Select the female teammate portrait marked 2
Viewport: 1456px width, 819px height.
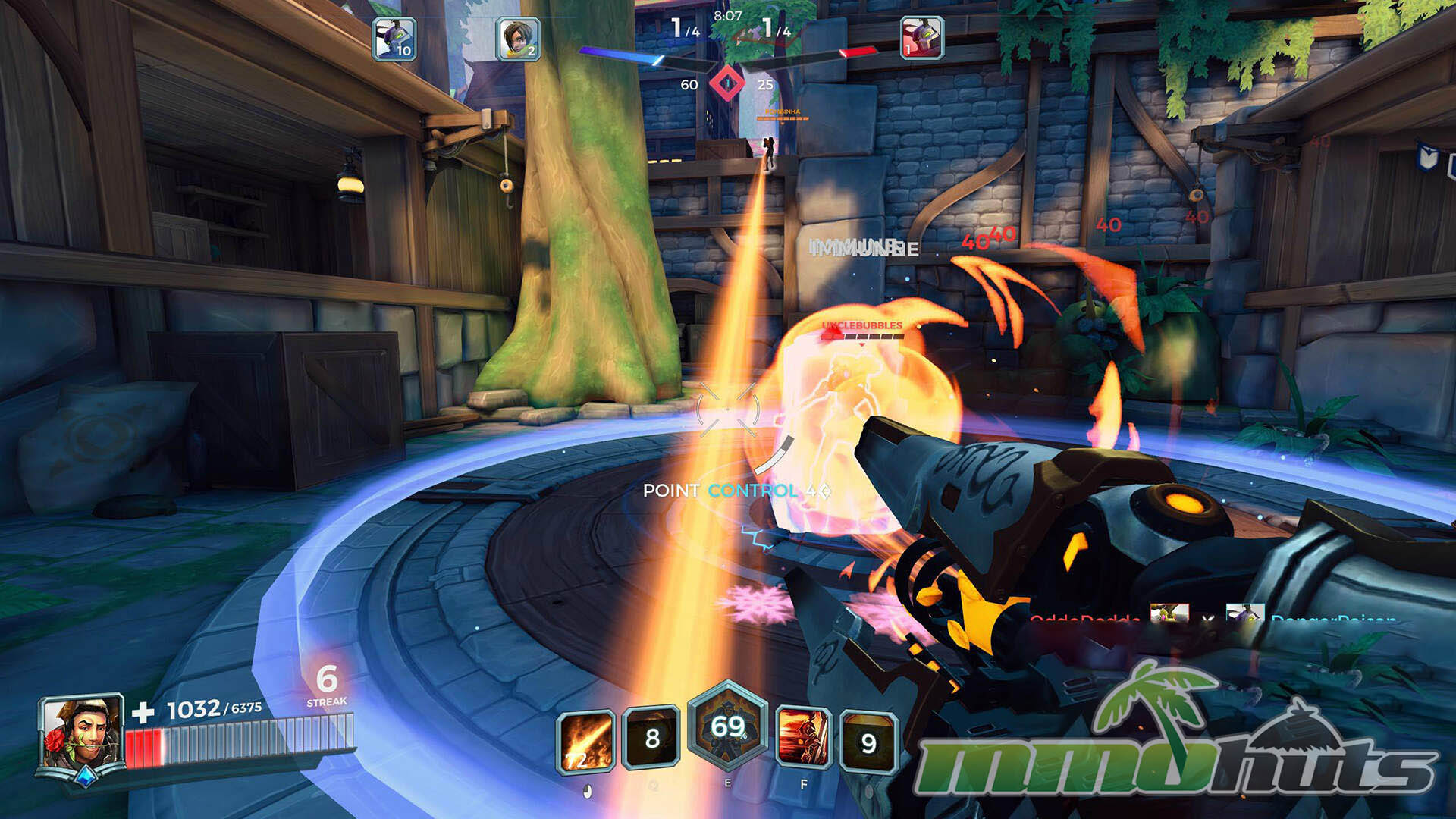click(x=518, y=38)
